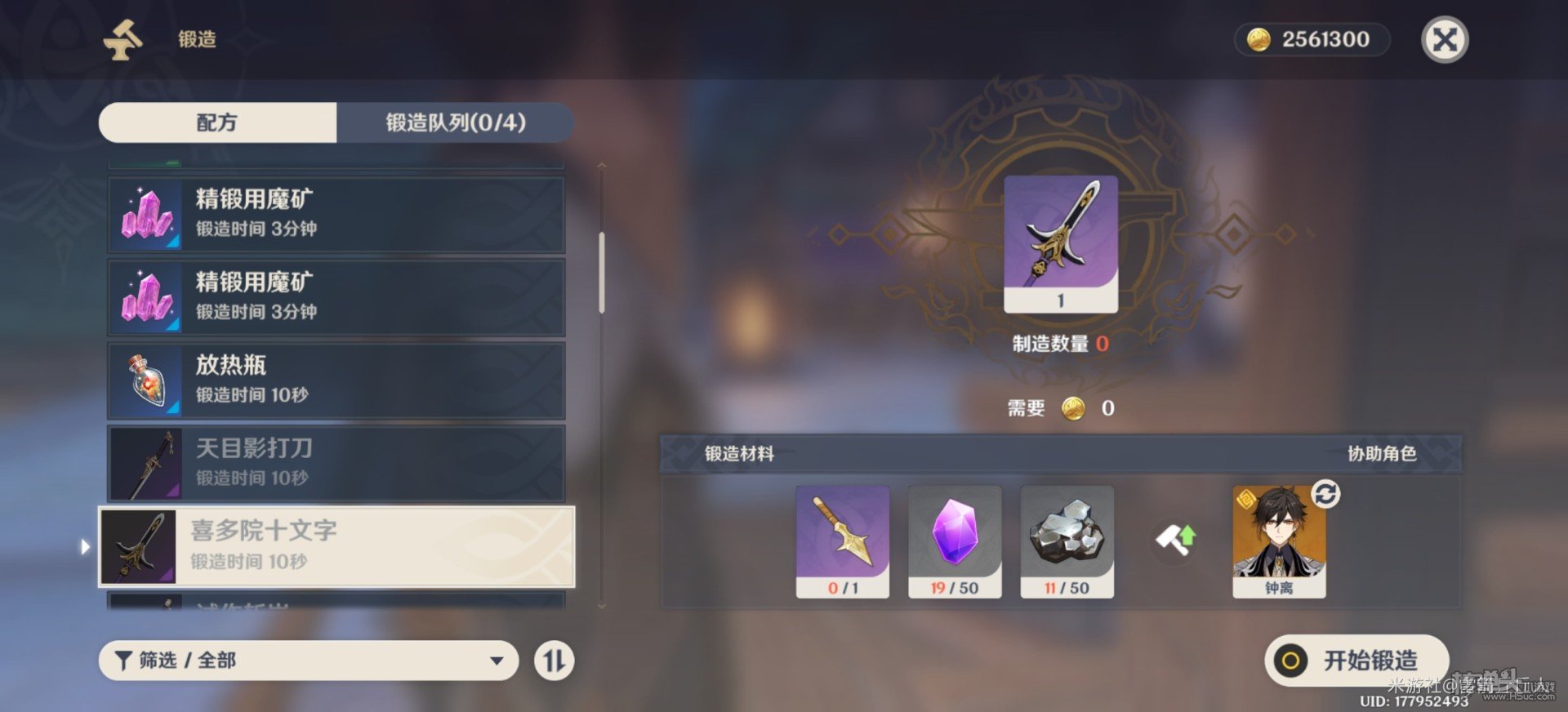
Task: Start forging with 开始锻造
Action: pos(1356,661)
